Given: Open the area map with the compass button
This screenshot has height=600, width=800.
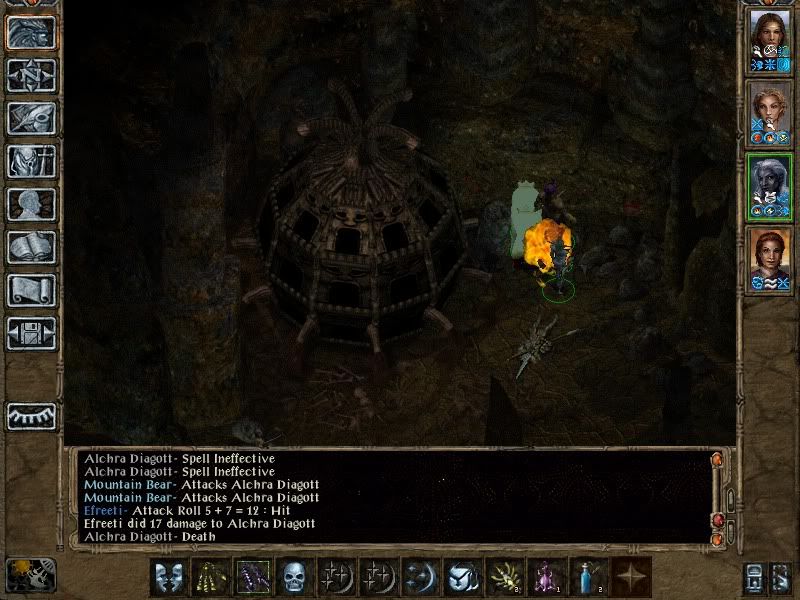Looking at the screenshot, I should coord(31,75).
